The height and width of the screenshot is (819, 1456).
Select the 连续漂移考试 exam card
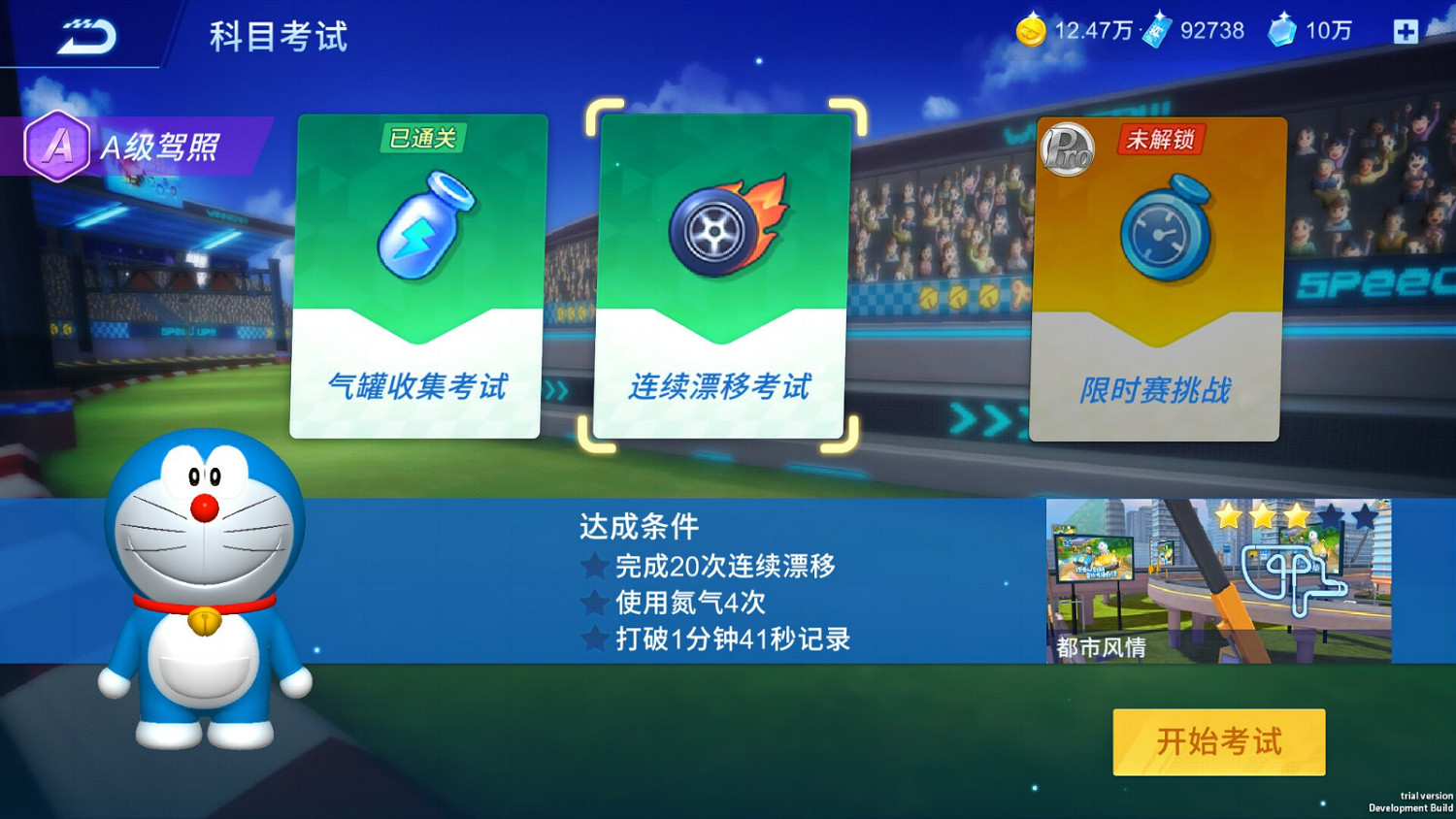[723, 277]
